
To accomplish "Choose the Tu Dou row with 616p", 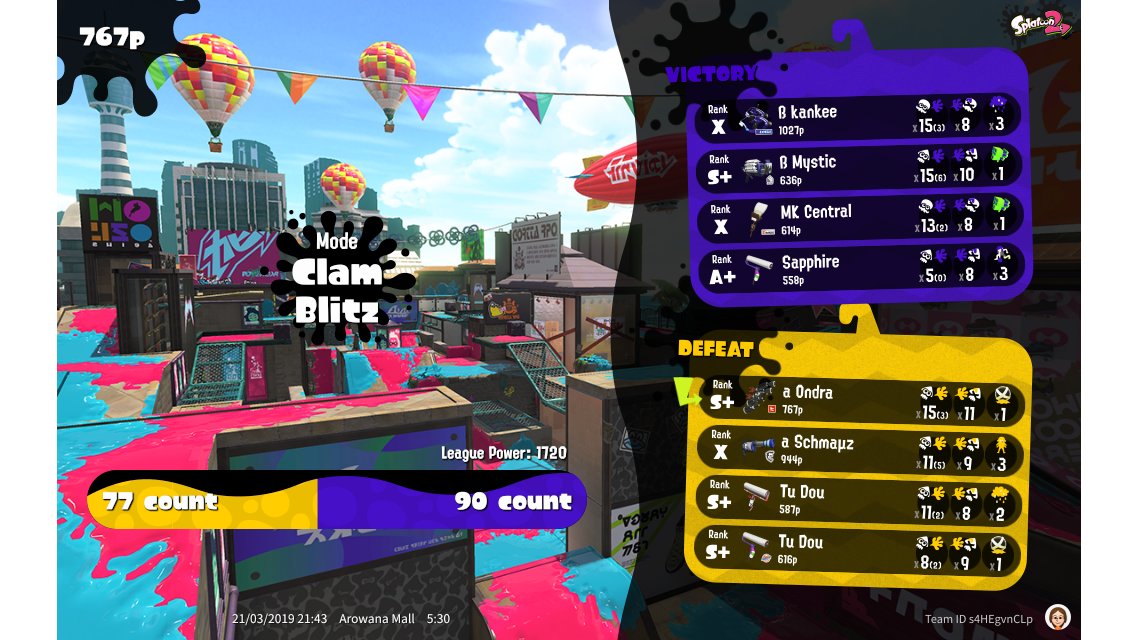I will 860,548.
